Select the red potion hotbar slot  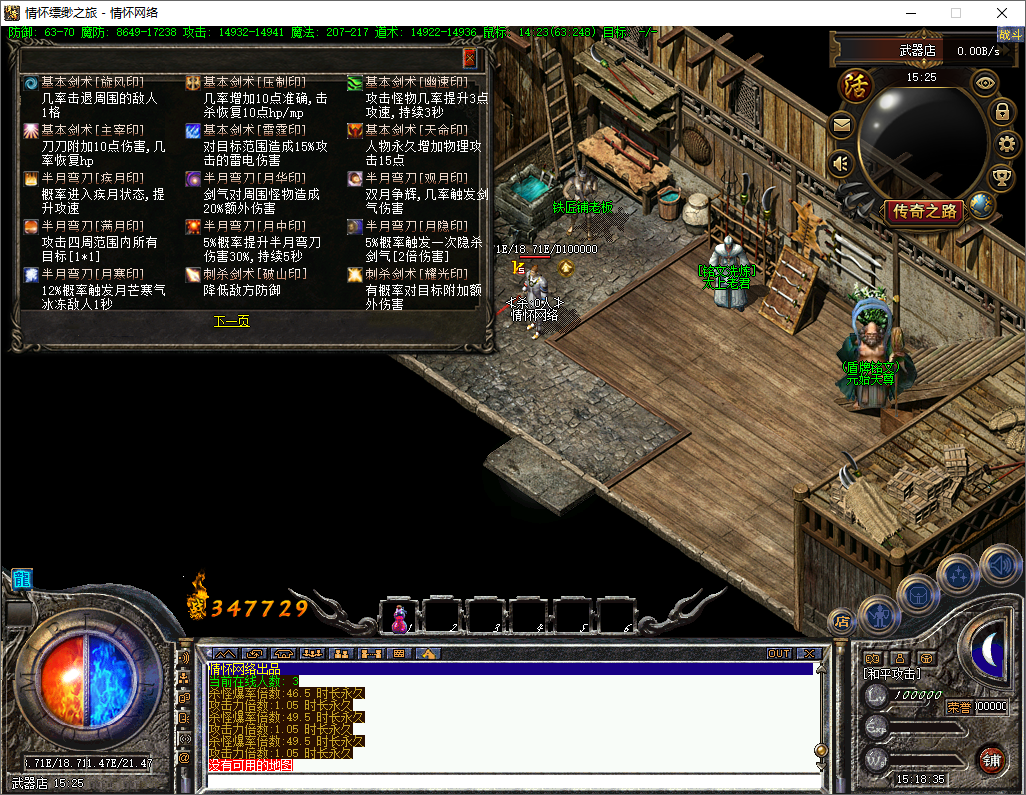click(x=400, y=616)
